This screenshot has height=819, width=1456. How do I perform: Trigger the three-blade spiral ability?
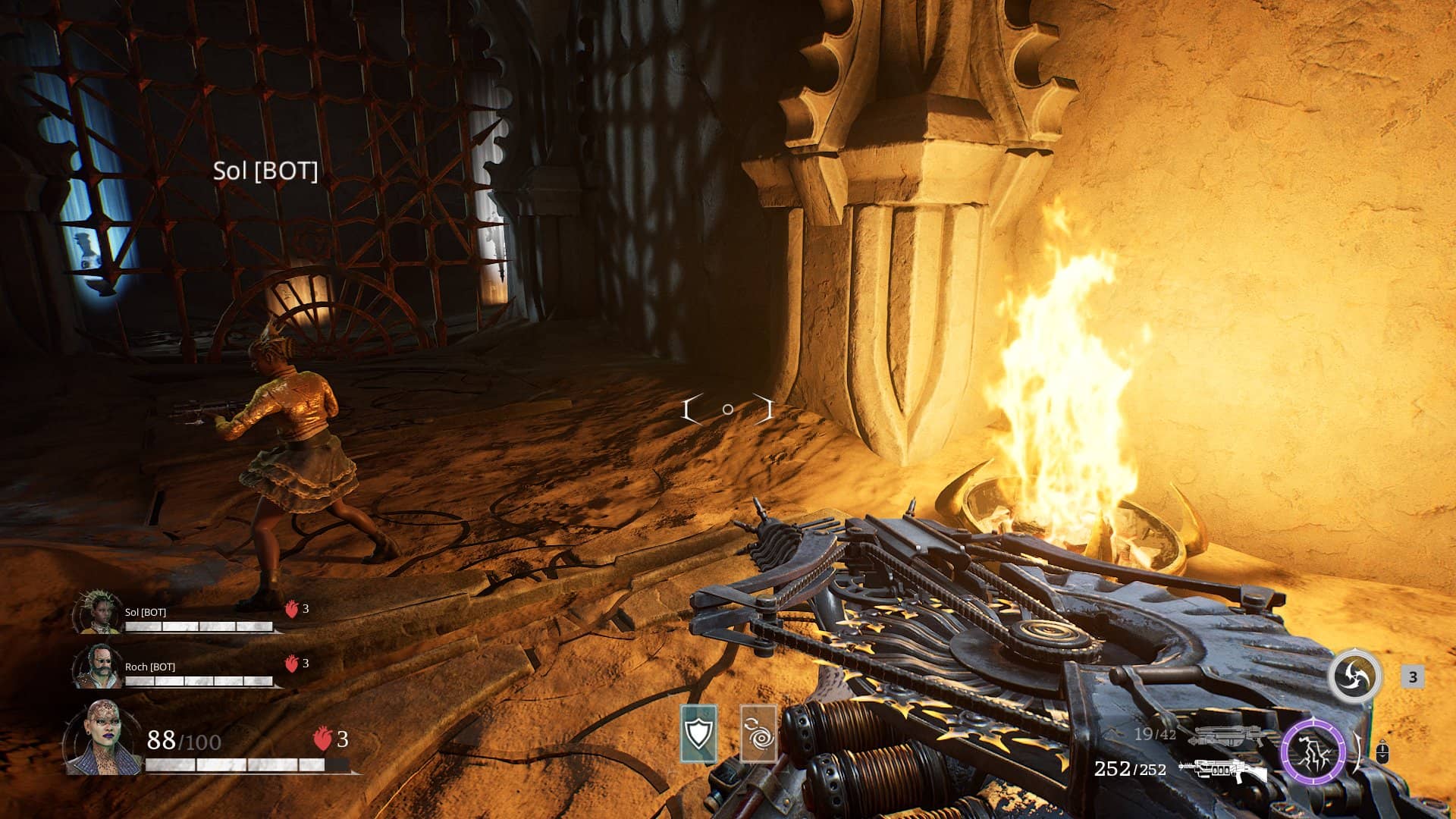(1354, 676)
